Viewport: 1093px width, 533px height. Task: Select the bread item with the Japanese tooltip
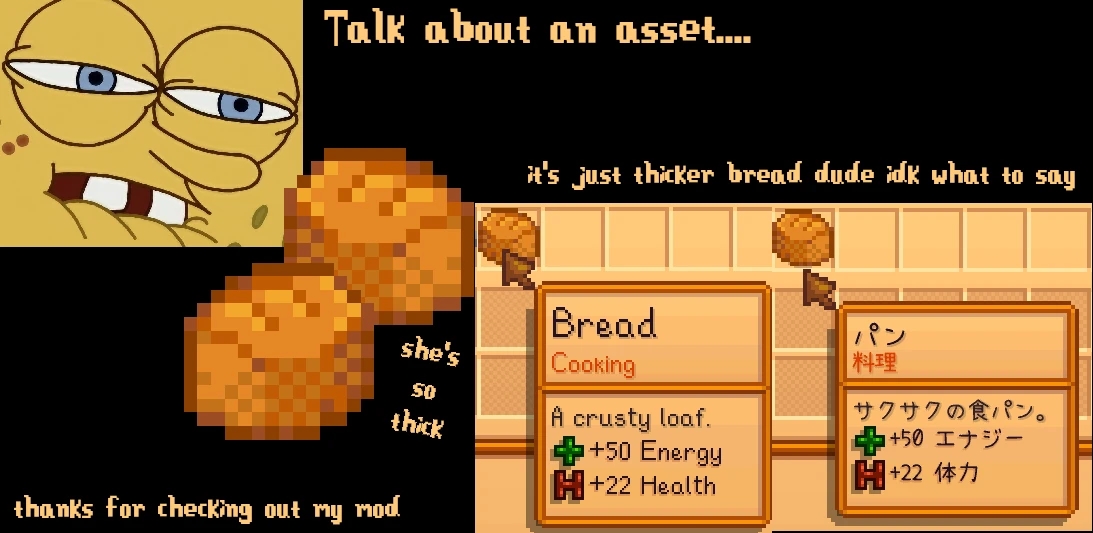[x=803, y=236]
